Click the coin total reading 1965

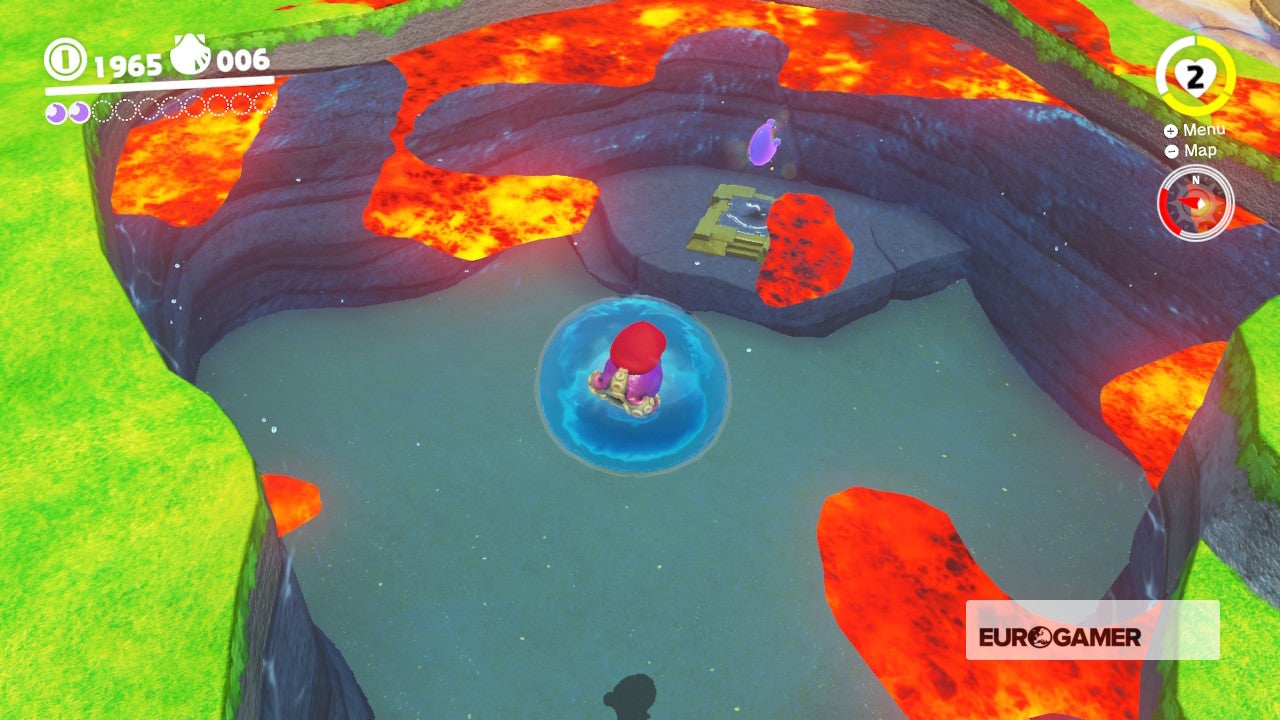[125, 63]
